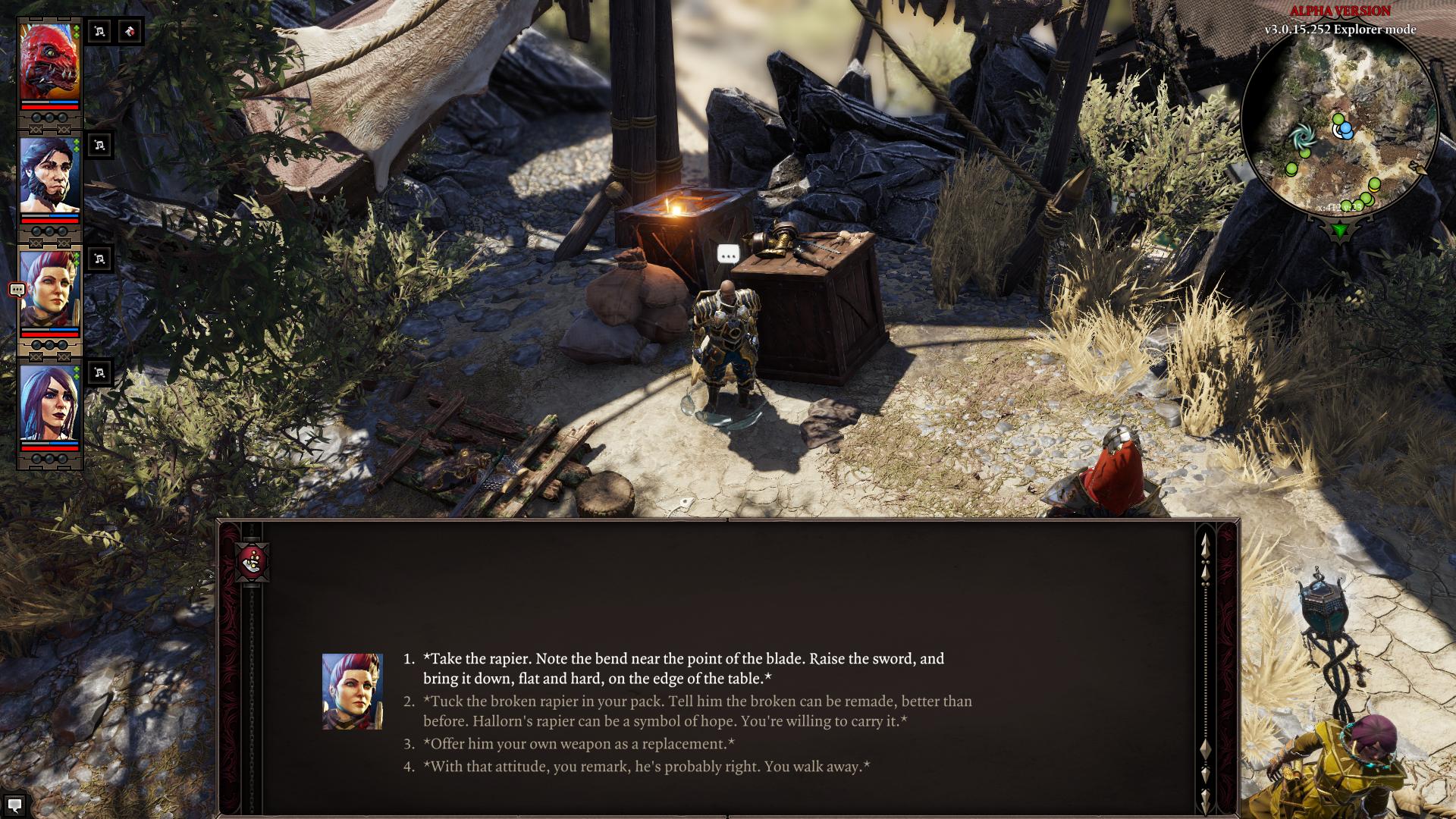Screen dimensions: 1456x819
Task: Click the dialogue panel scrollbar
Action: (x=1205, y=667)
